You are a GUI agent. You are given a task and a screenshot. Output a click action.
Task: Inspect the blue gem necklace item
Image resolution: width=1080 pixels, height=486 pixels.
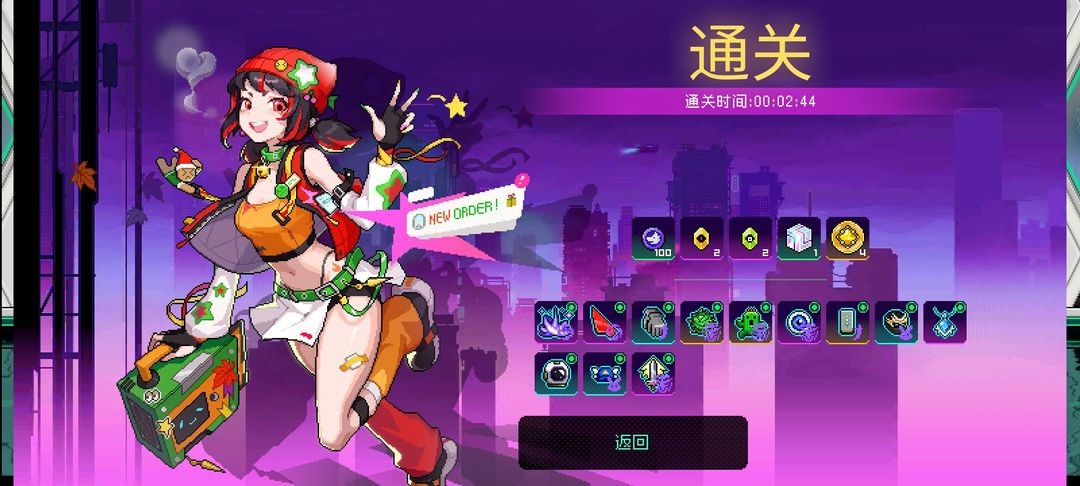(x=944, y=322)
